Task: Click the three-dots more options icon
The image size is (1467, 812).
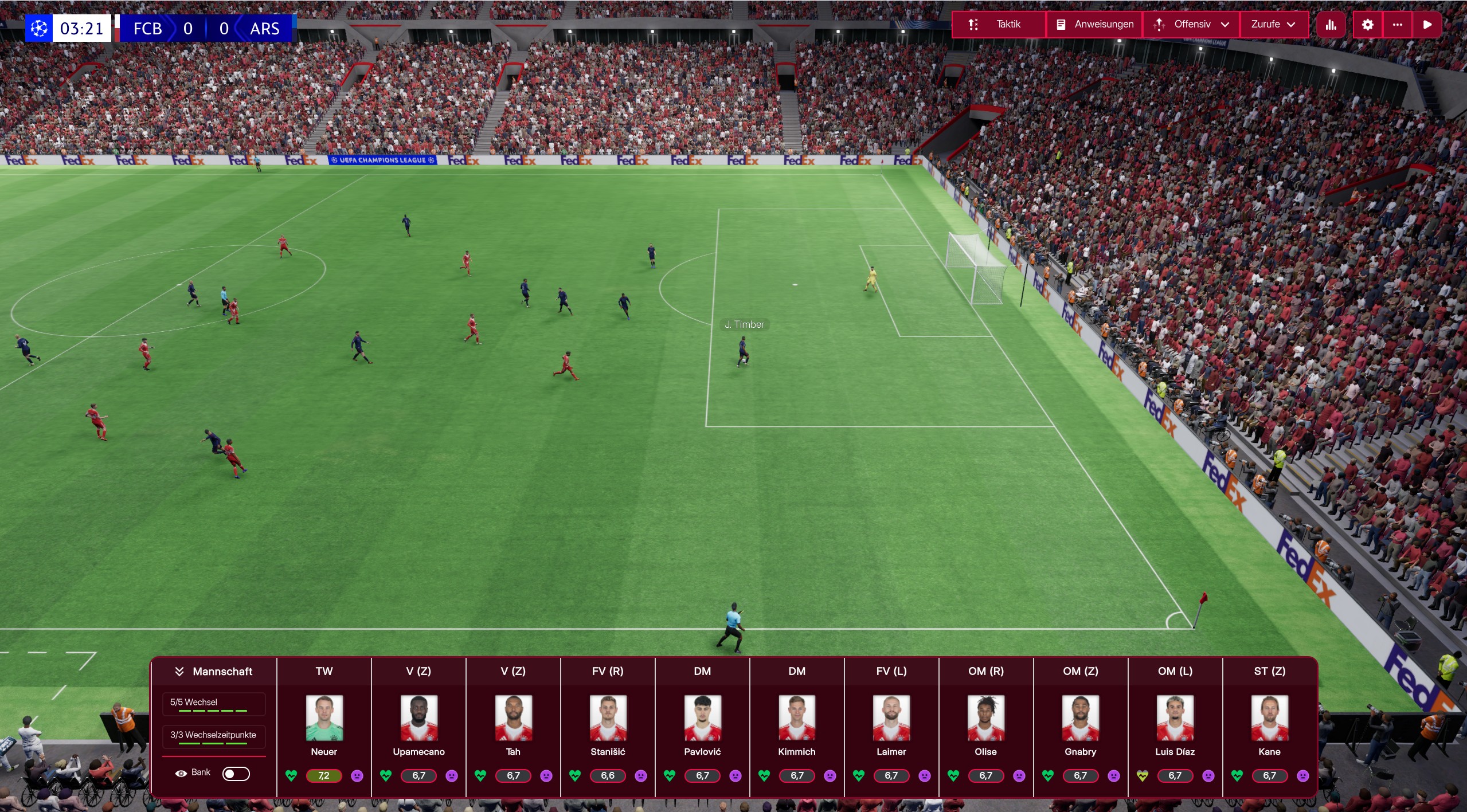Action: tap(1398, 24)
